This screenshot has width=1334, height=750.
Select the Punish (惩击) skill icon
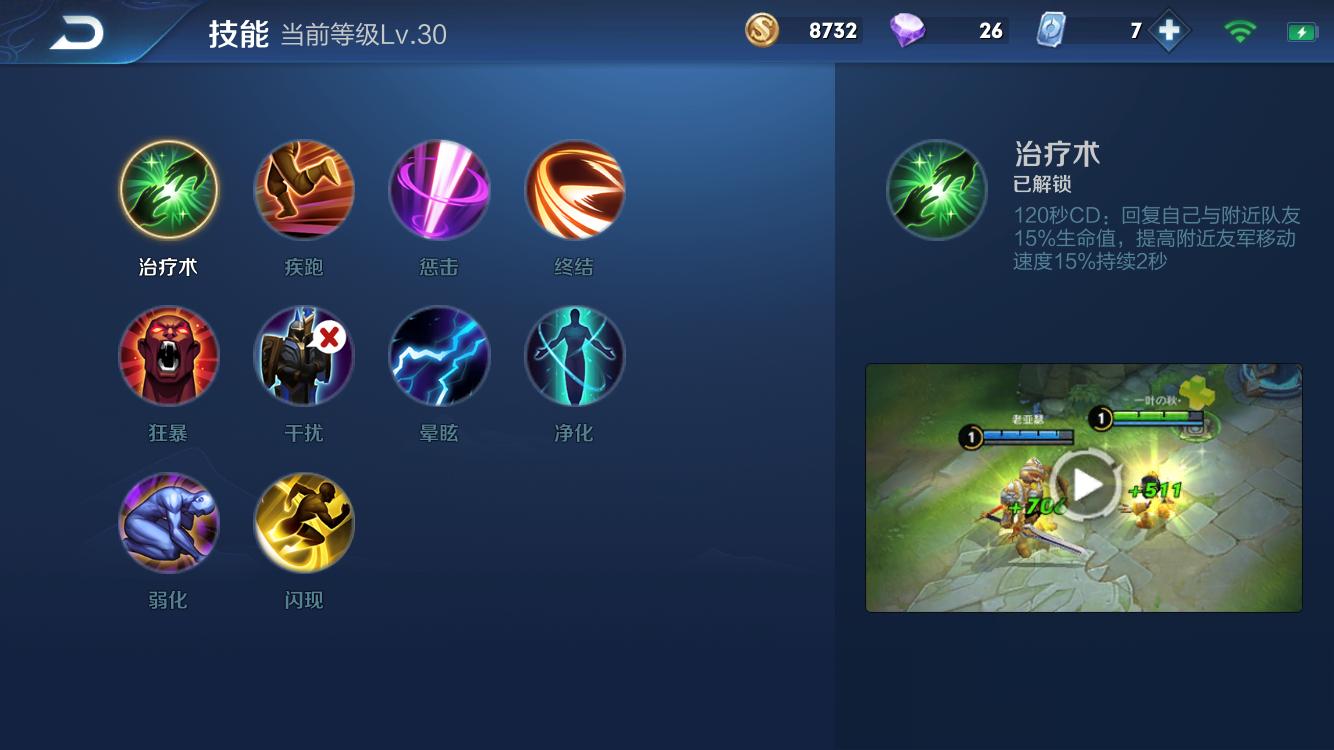point(439,190)
